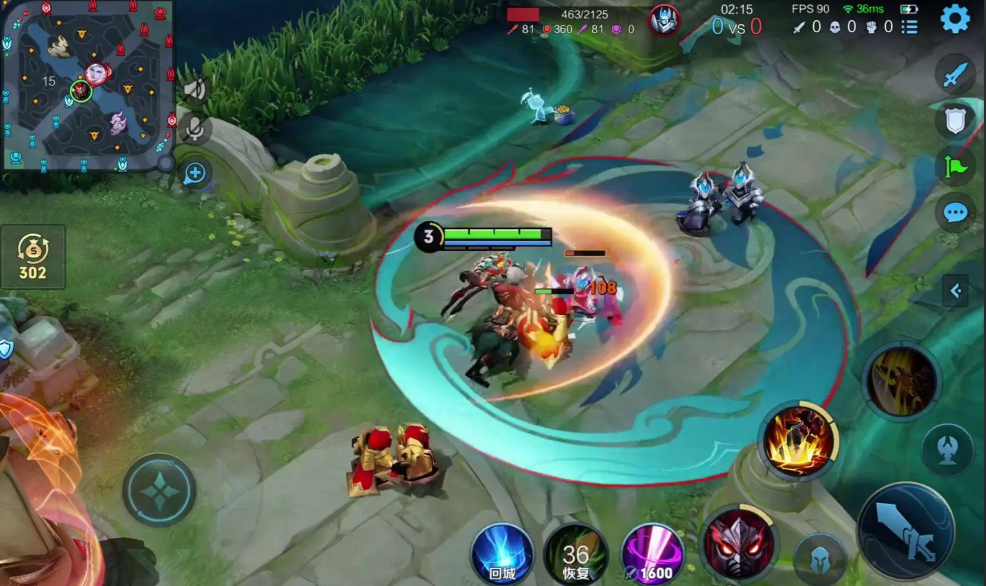The width and height of the screenshot is (986, 586).
Task: Hit the large sword basic attack button
Action: [905, 530]
